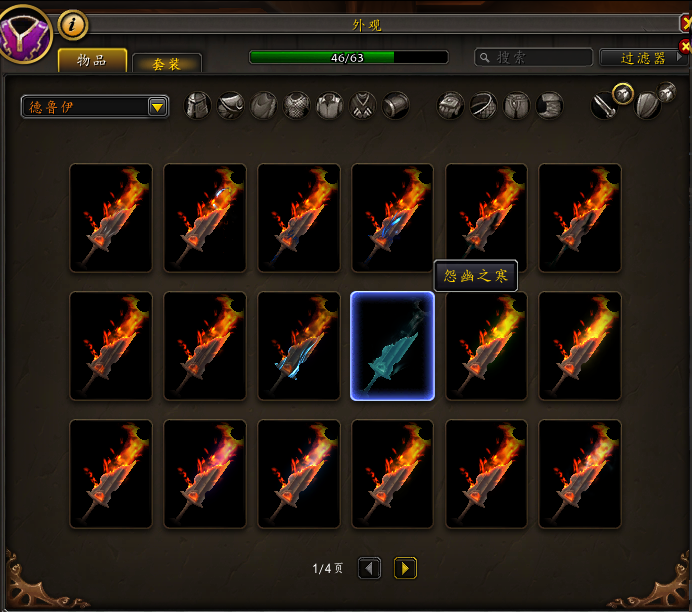Choose the main-hand weapon slot filter
This screenshot has width=692, height=612.
click(602, 105)
